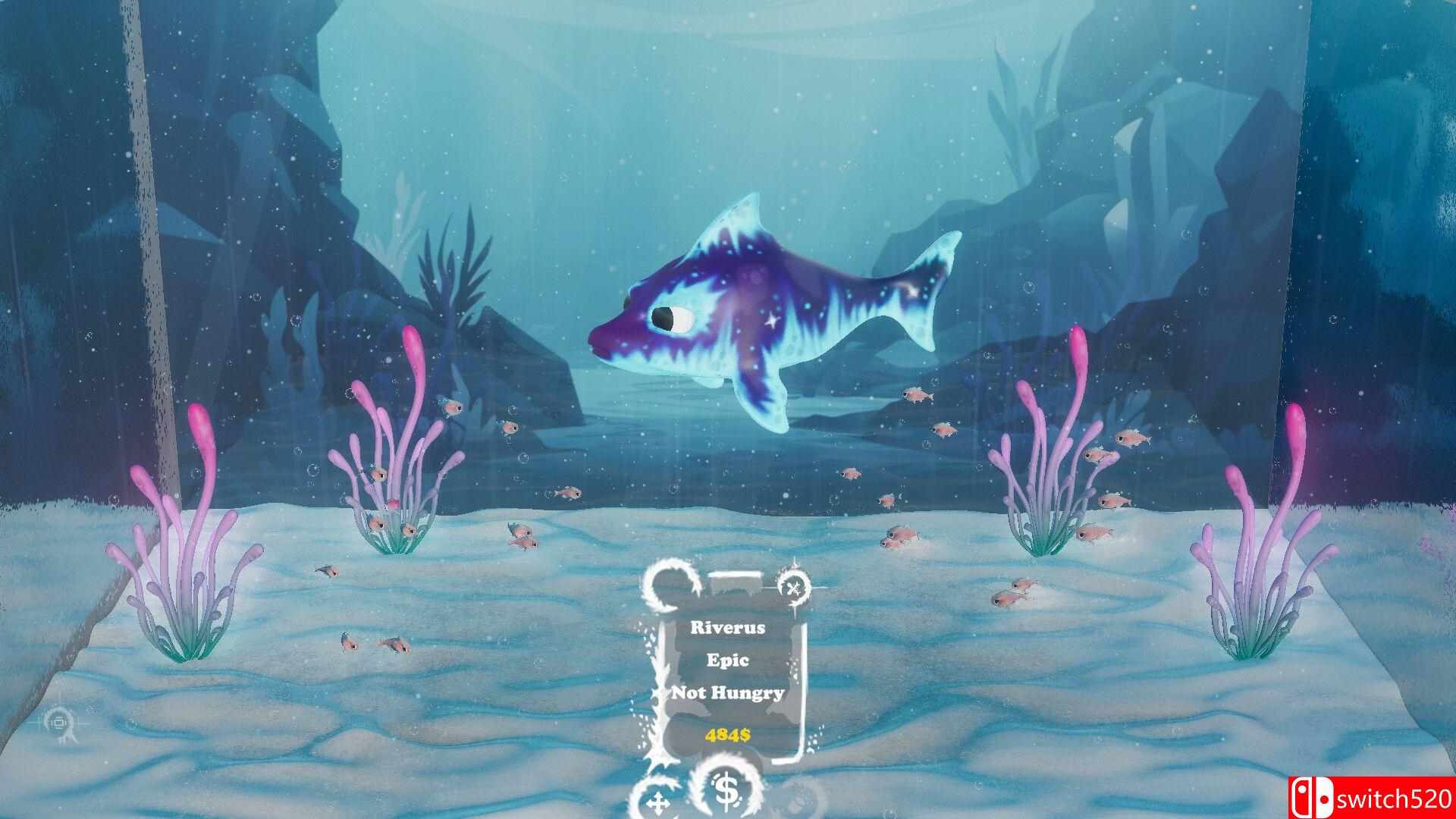Click the Riverus name label on the card
The width and height of the screenshot is (1456, 819).
728,629
